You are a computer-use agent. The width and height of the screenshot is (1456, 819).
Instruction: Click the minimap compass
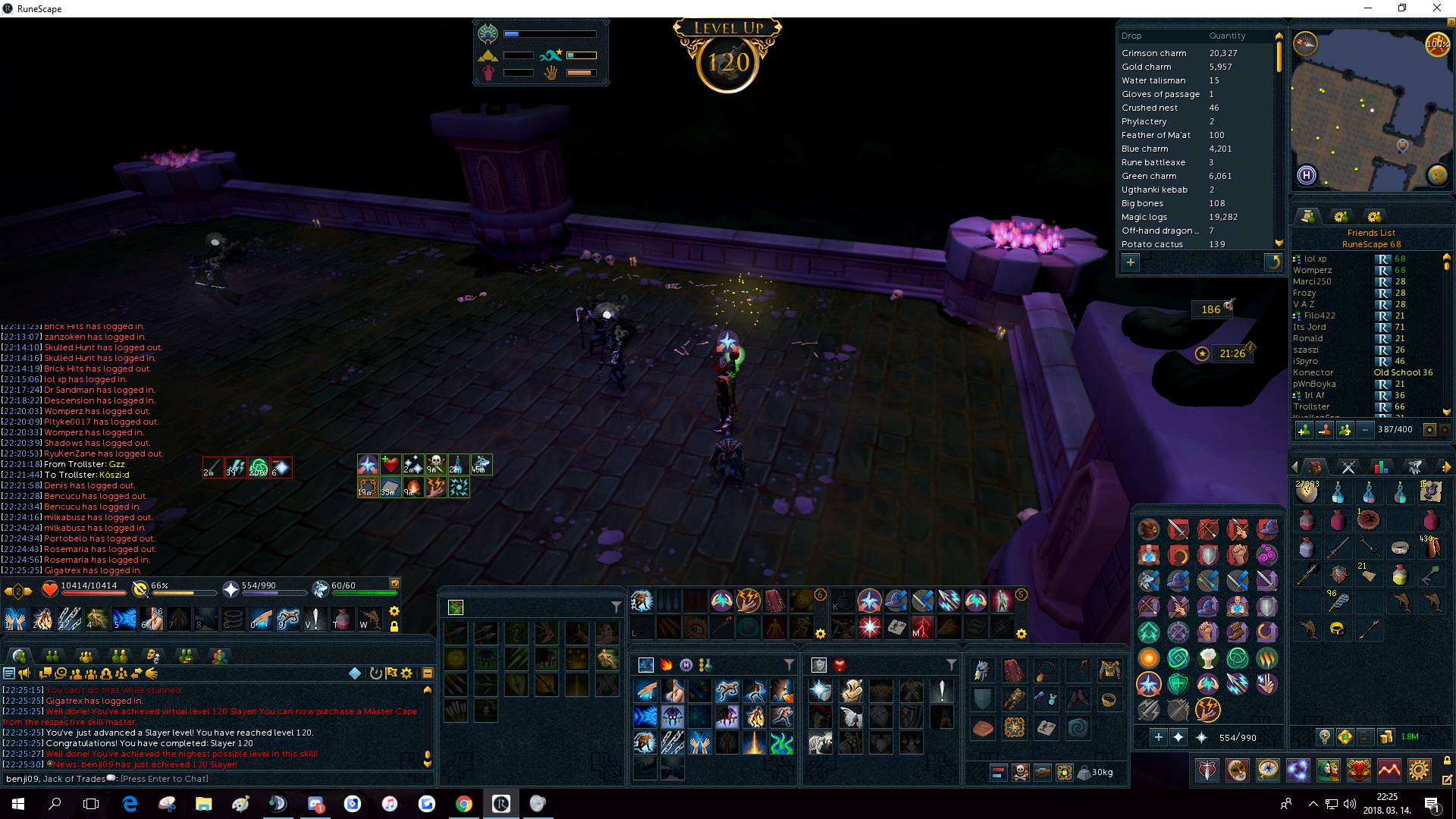click(1306, 43)
